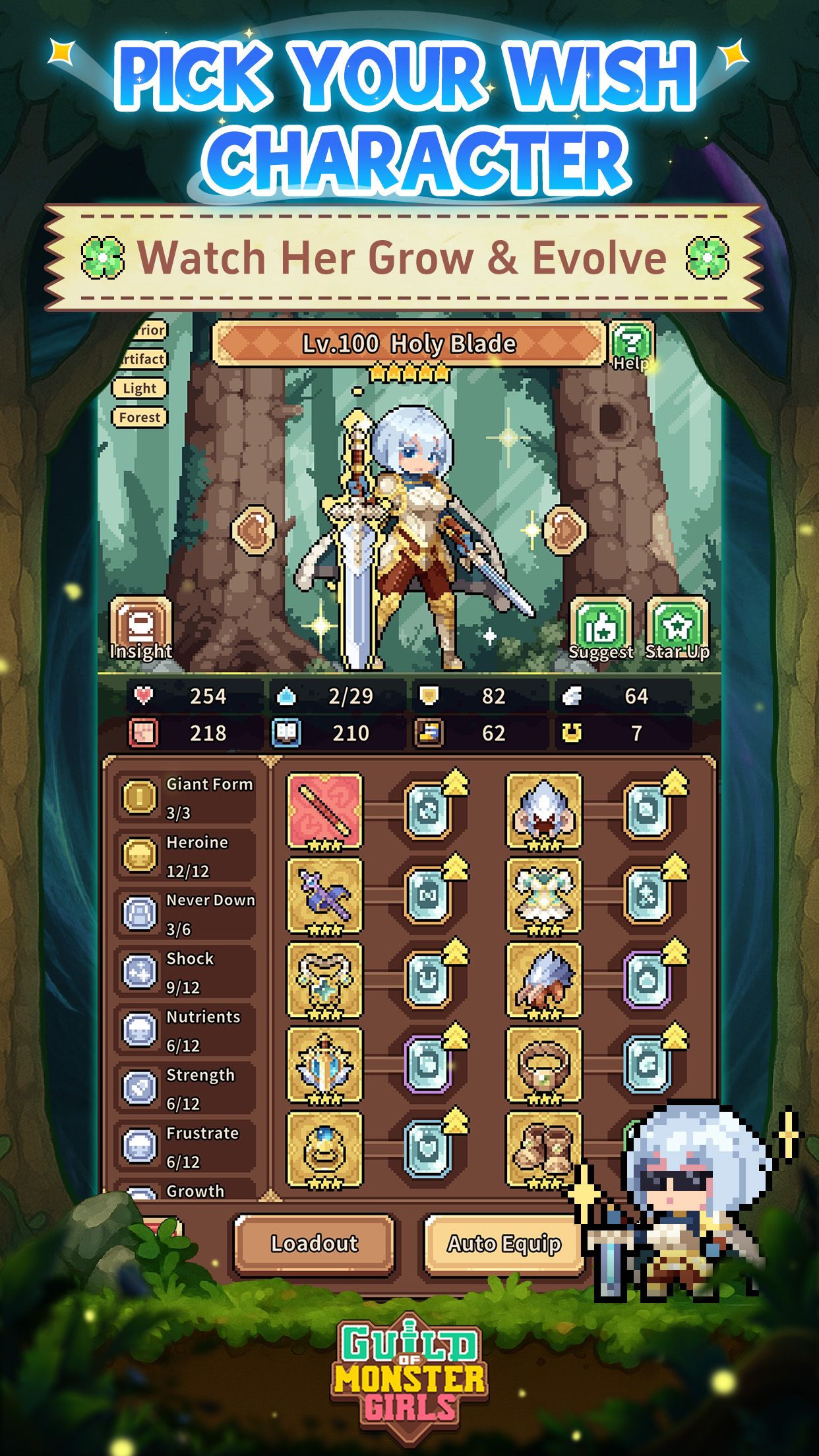819x1456 pixels.
Task: Choose the leather boots equipment slot
Action: (543, 1148)
